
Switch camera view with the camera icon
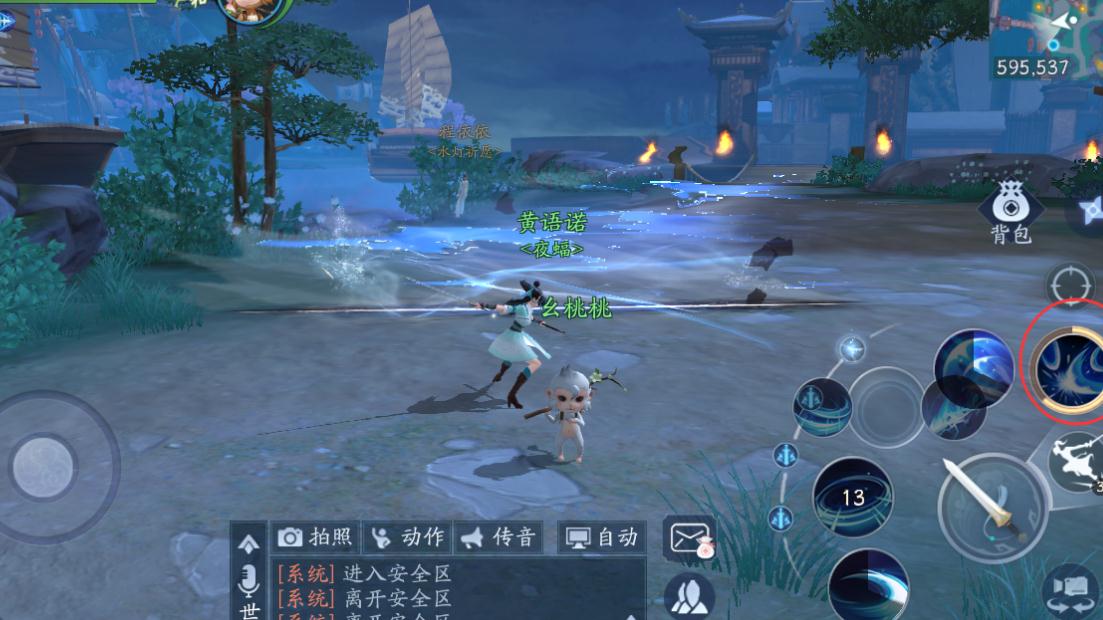(x=1068, y=590)
